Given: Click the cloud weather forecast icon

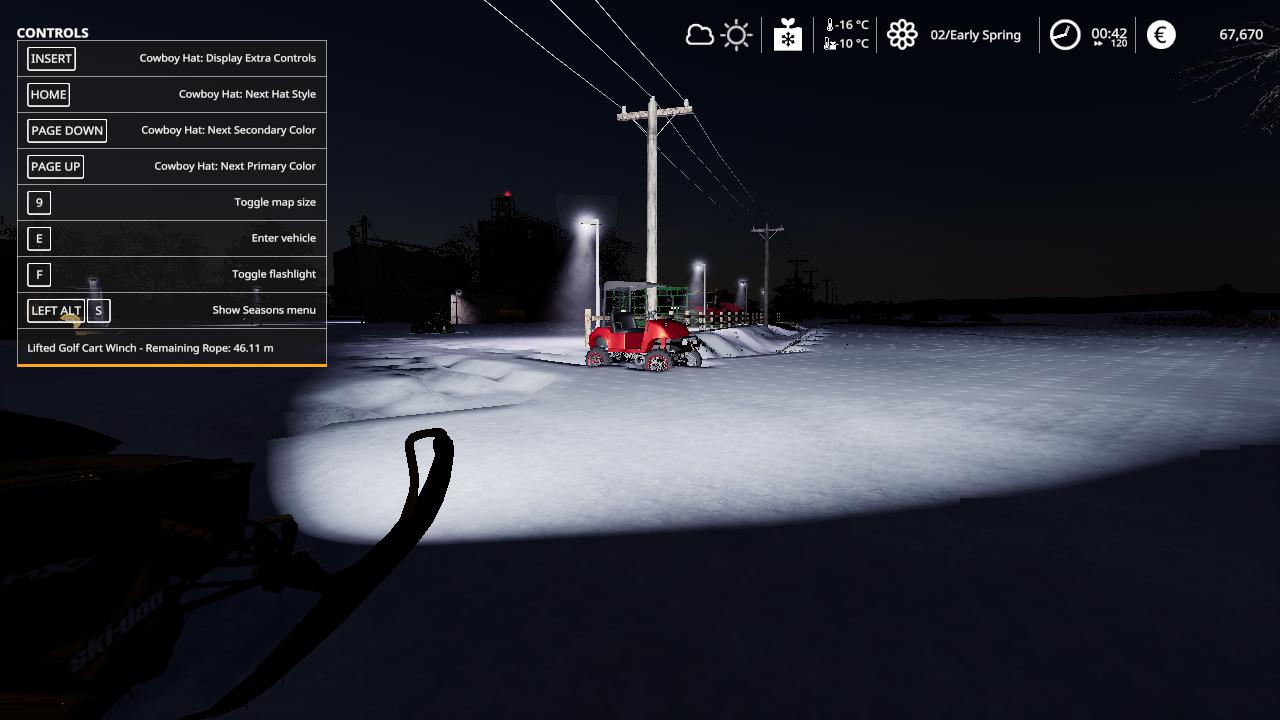Looking at the screenshot, I should pyautogui.click(x=699, y=36).
